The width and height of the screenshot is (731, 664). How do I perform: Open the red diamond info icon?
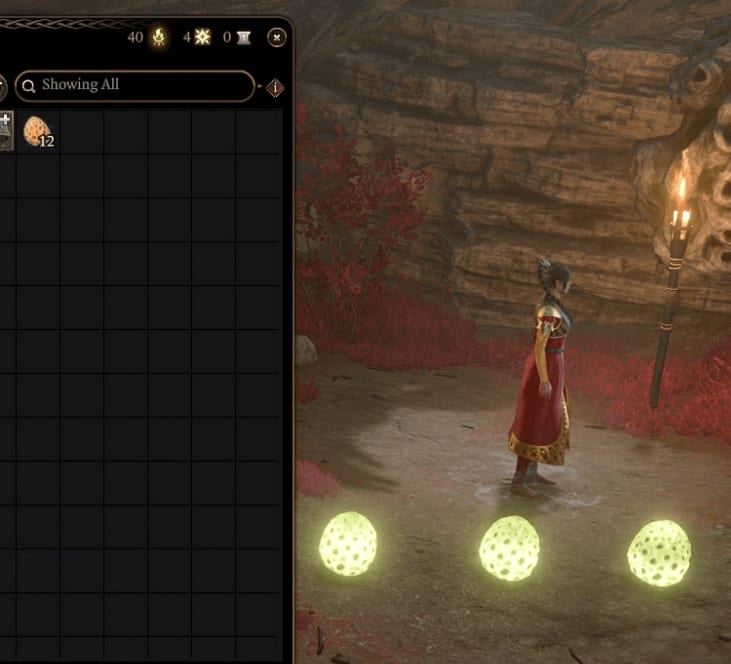275,88
